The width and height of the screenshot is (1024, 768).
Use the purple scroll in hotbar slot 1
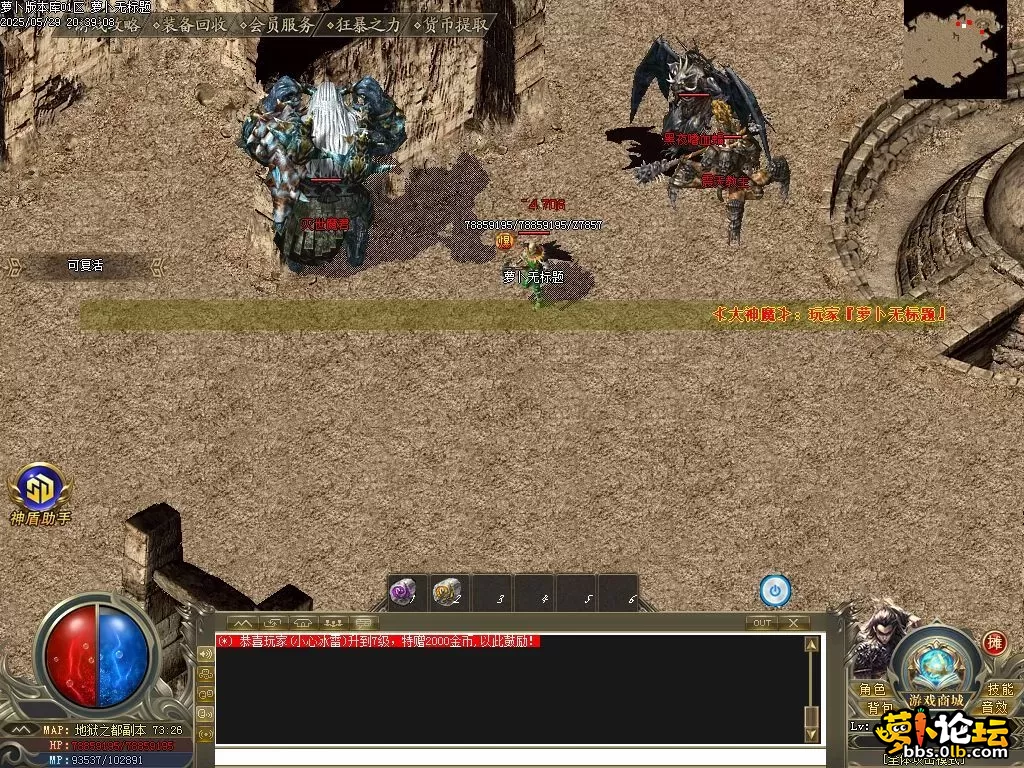(403, 592)
